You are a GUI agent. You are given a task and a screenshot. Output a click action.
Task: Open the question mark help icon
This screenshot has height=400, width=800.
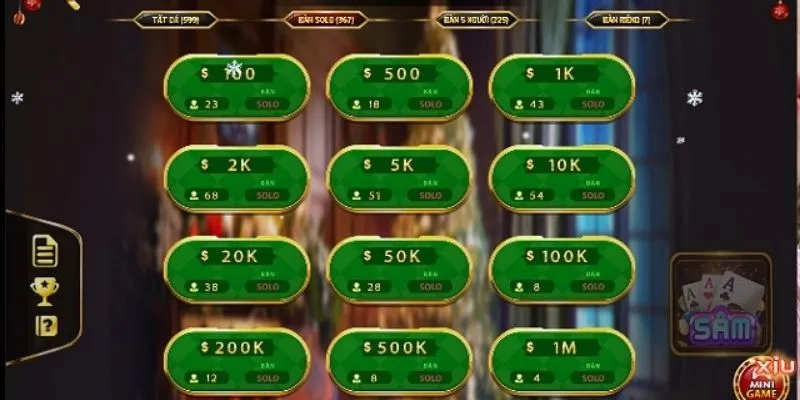tap(45, 326)
